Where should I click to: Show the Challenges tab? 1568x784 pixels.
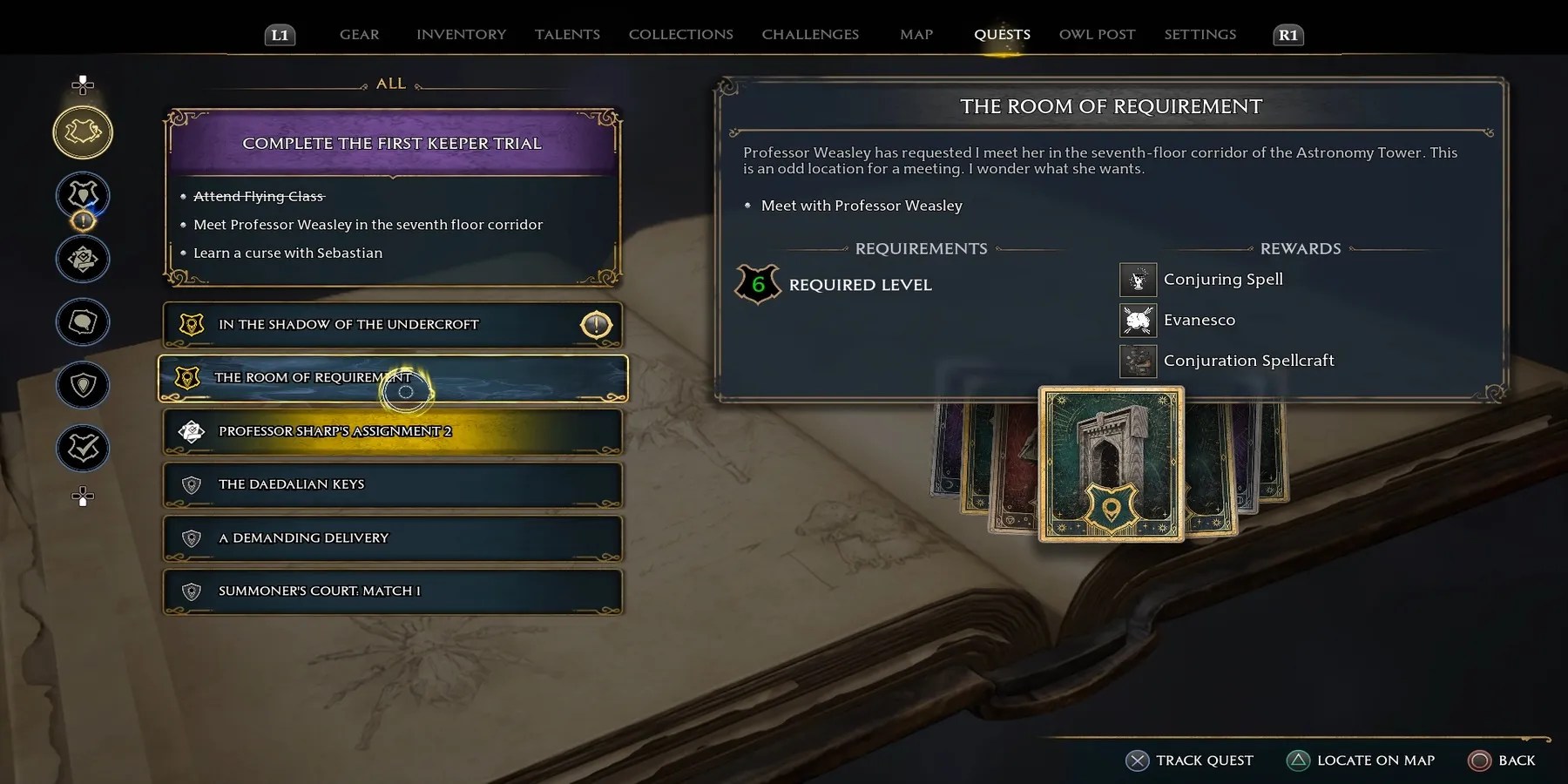click(810, 34)
